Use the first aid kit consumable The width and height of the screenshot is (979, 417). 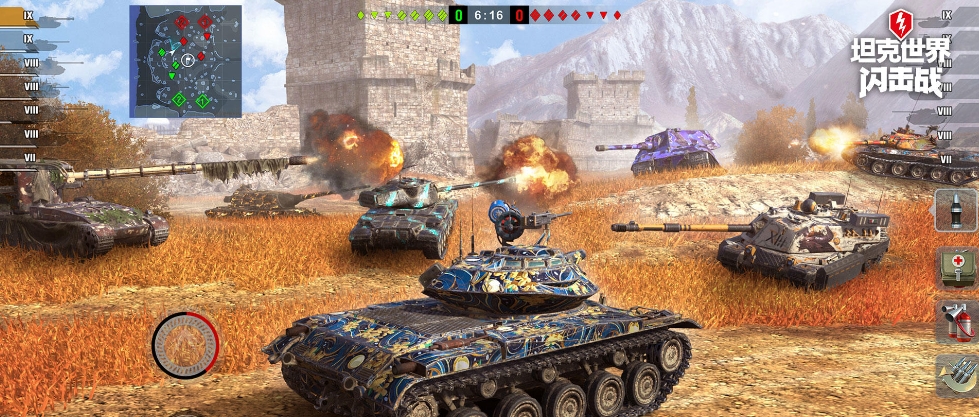pos(955,267)
